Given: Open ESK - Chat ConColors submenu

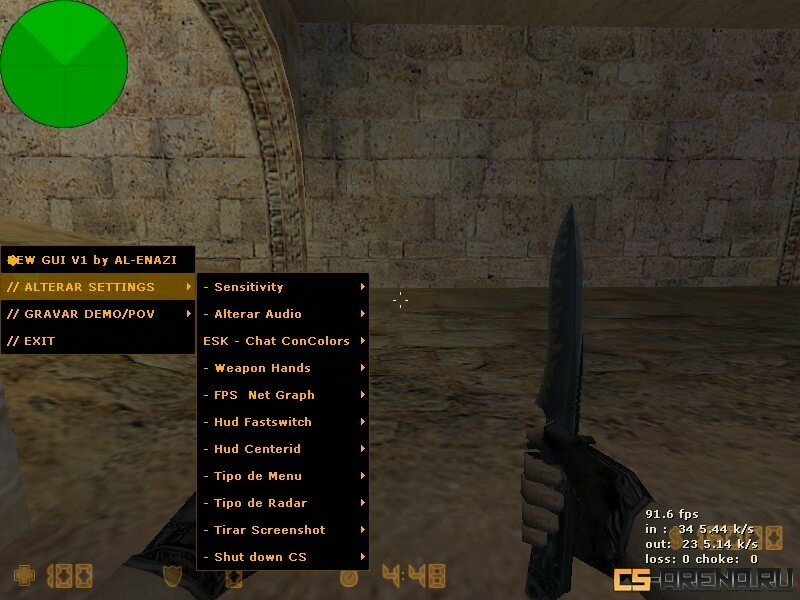Looking at the screenshot, I should [283, 341].
